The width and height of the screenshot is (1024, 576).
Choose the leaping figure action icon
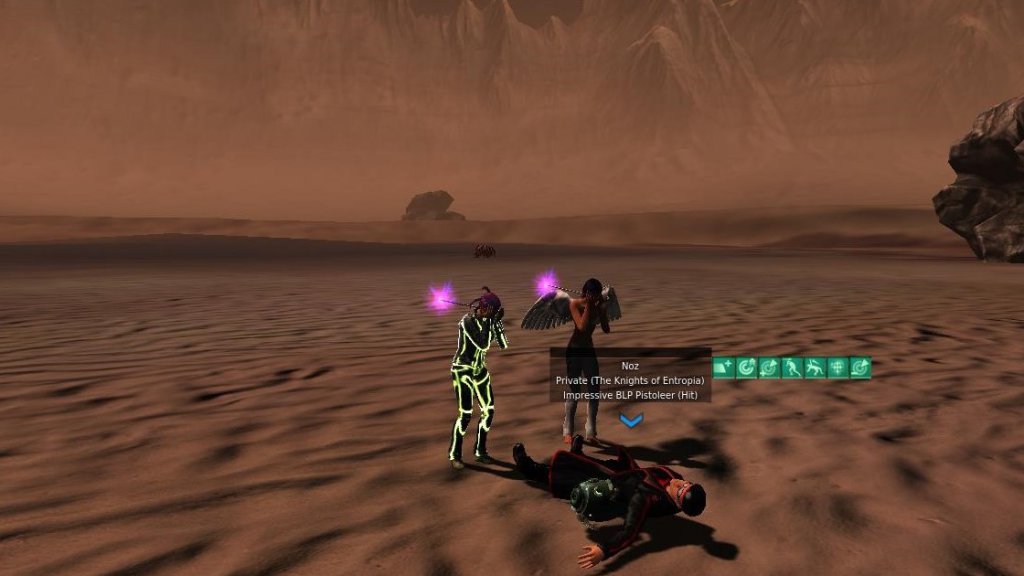(x=815, y=368)
